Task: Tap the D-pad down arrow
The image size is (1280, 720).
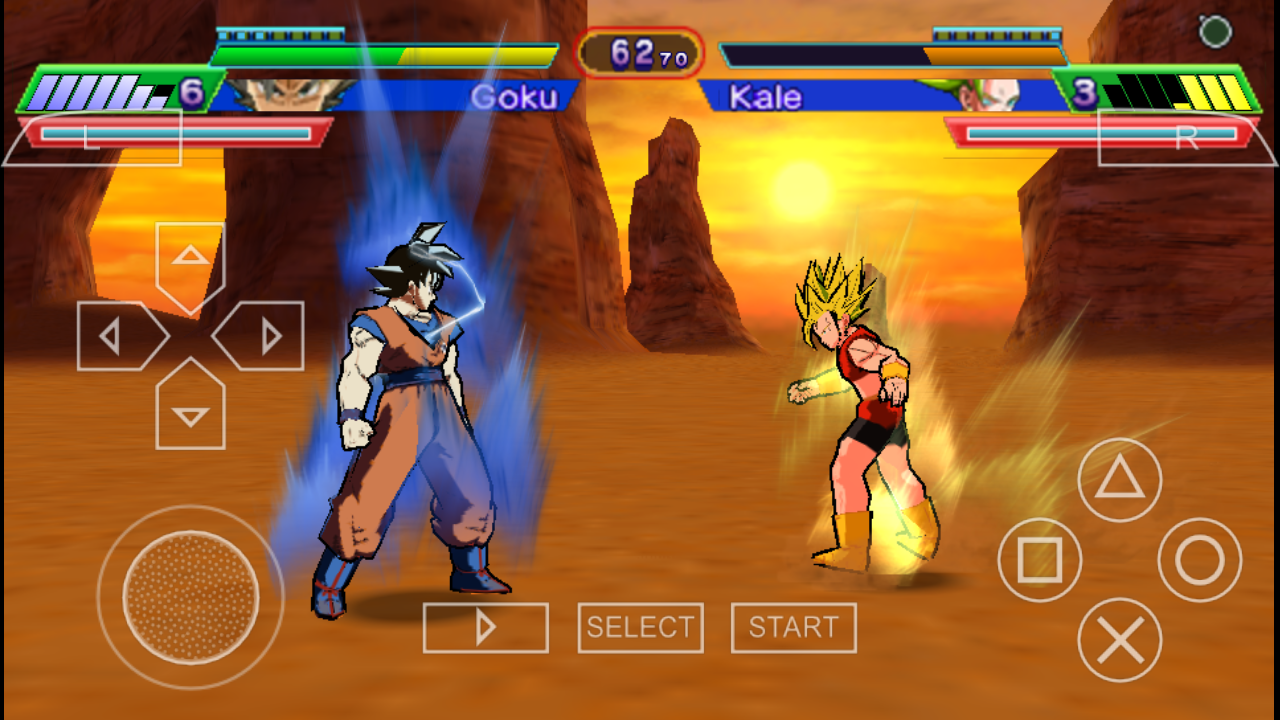Action: point(190,410)
